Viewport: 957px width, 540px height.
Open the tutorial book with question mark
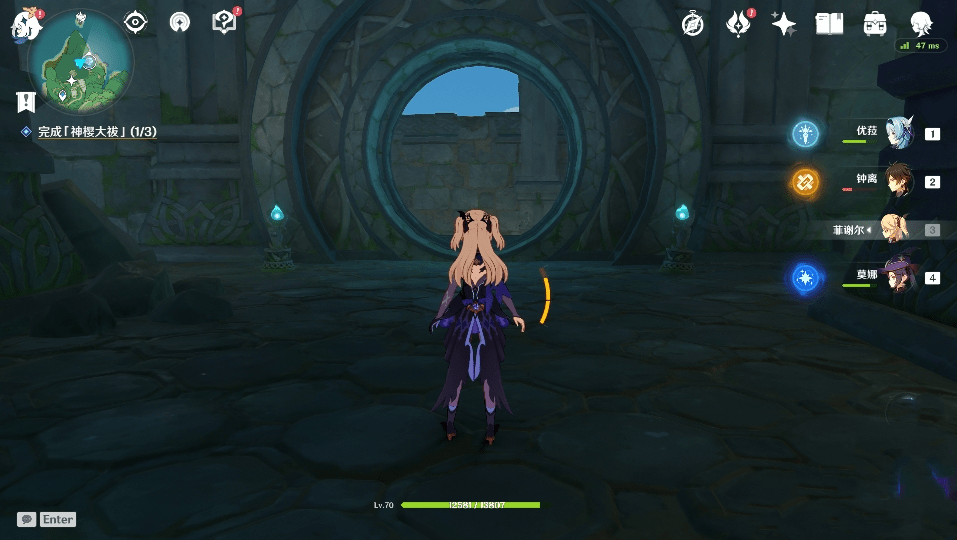(225, 22)
